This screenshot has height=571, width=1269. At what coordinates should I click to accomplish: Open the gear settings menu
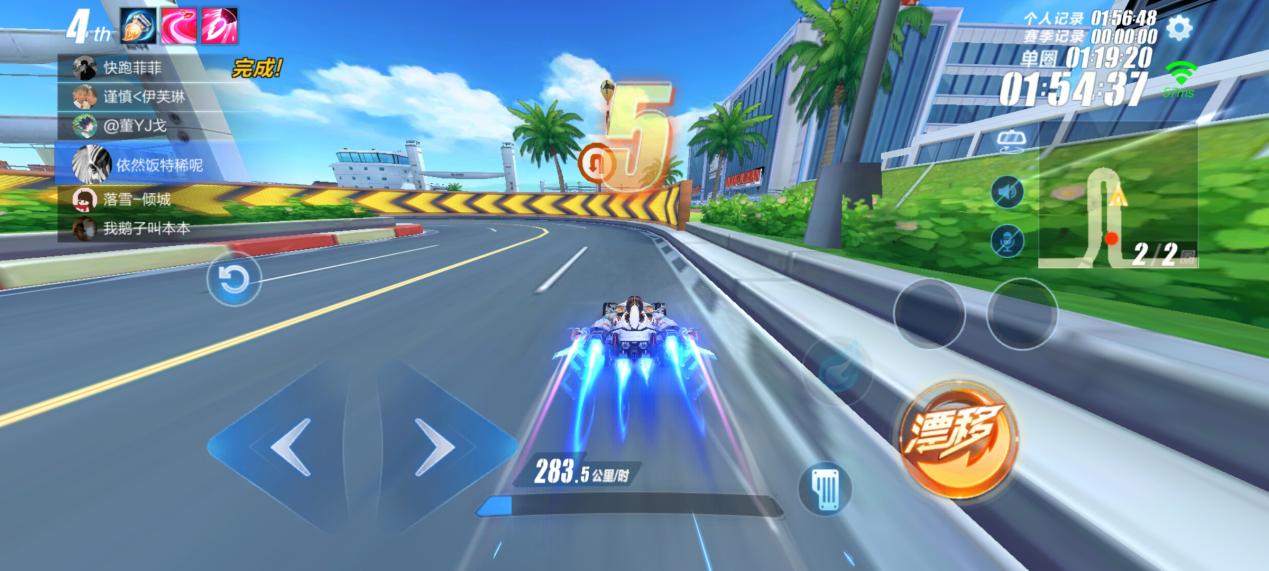point(1180,27)
